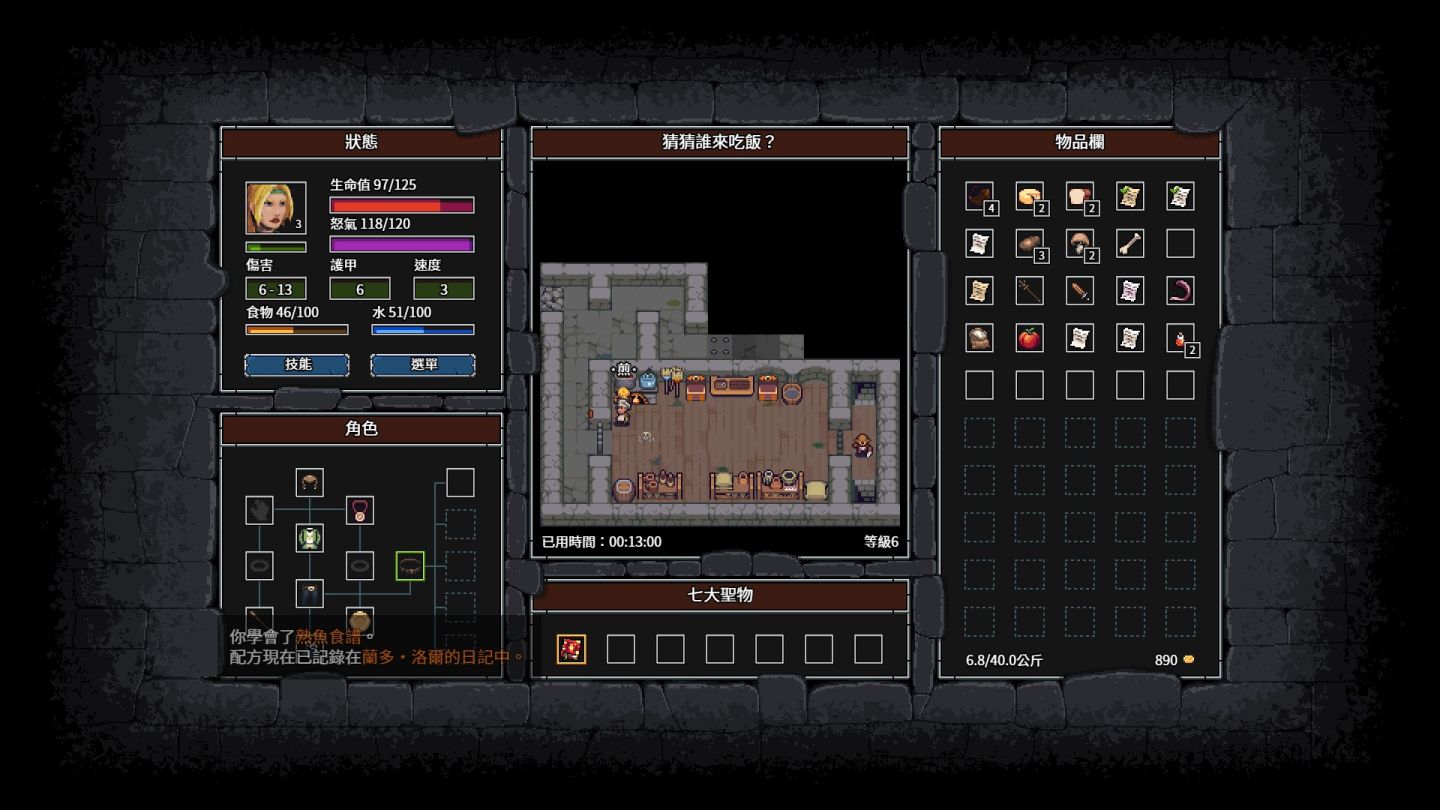Pick the potato stack in inventory
The width and height of the screenshot is (1440, 810).
click(x=1029, y=243)
